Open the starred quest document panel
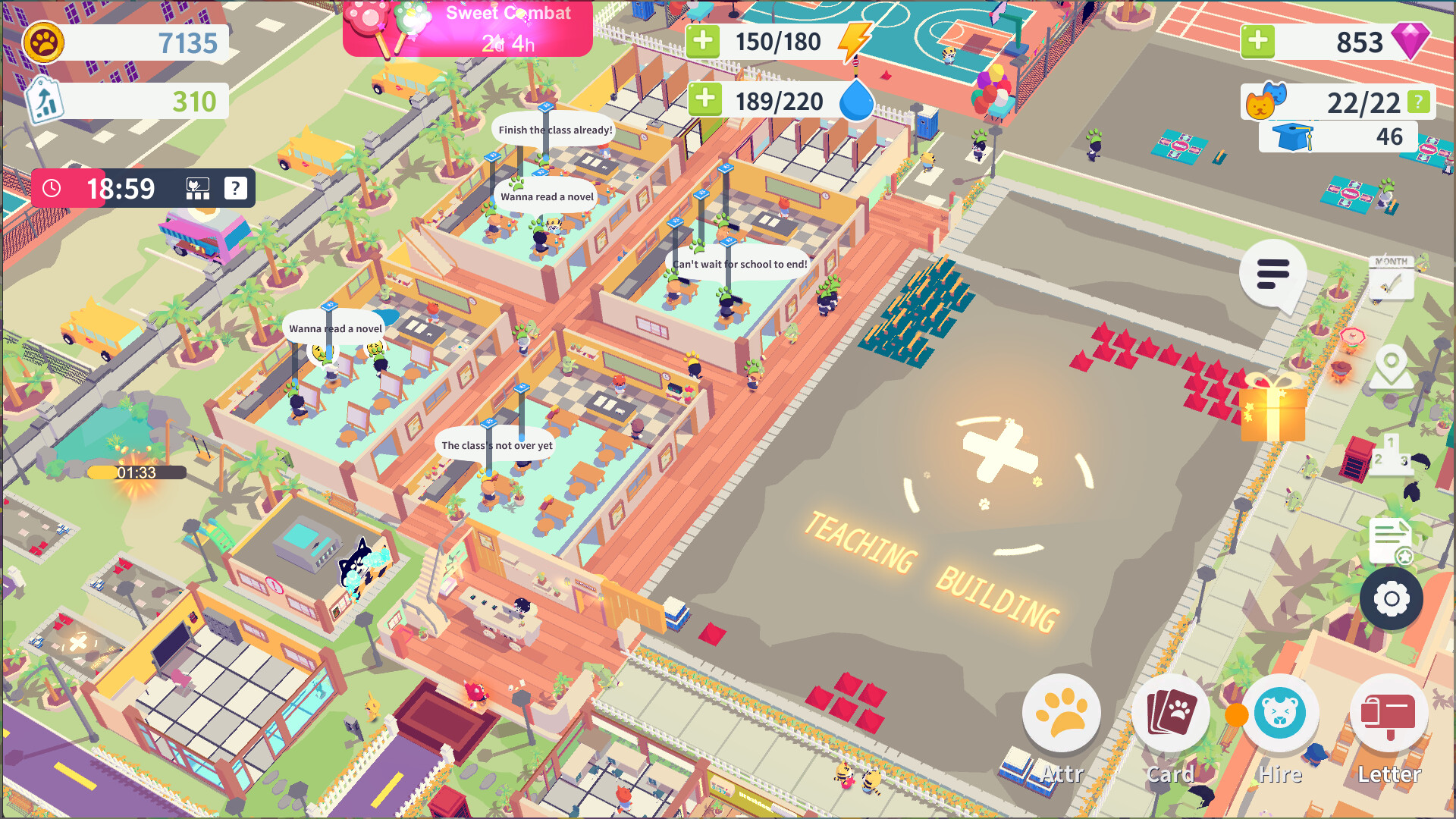This screenshot has height=819, width=1456. click(x=1389, y=538)
